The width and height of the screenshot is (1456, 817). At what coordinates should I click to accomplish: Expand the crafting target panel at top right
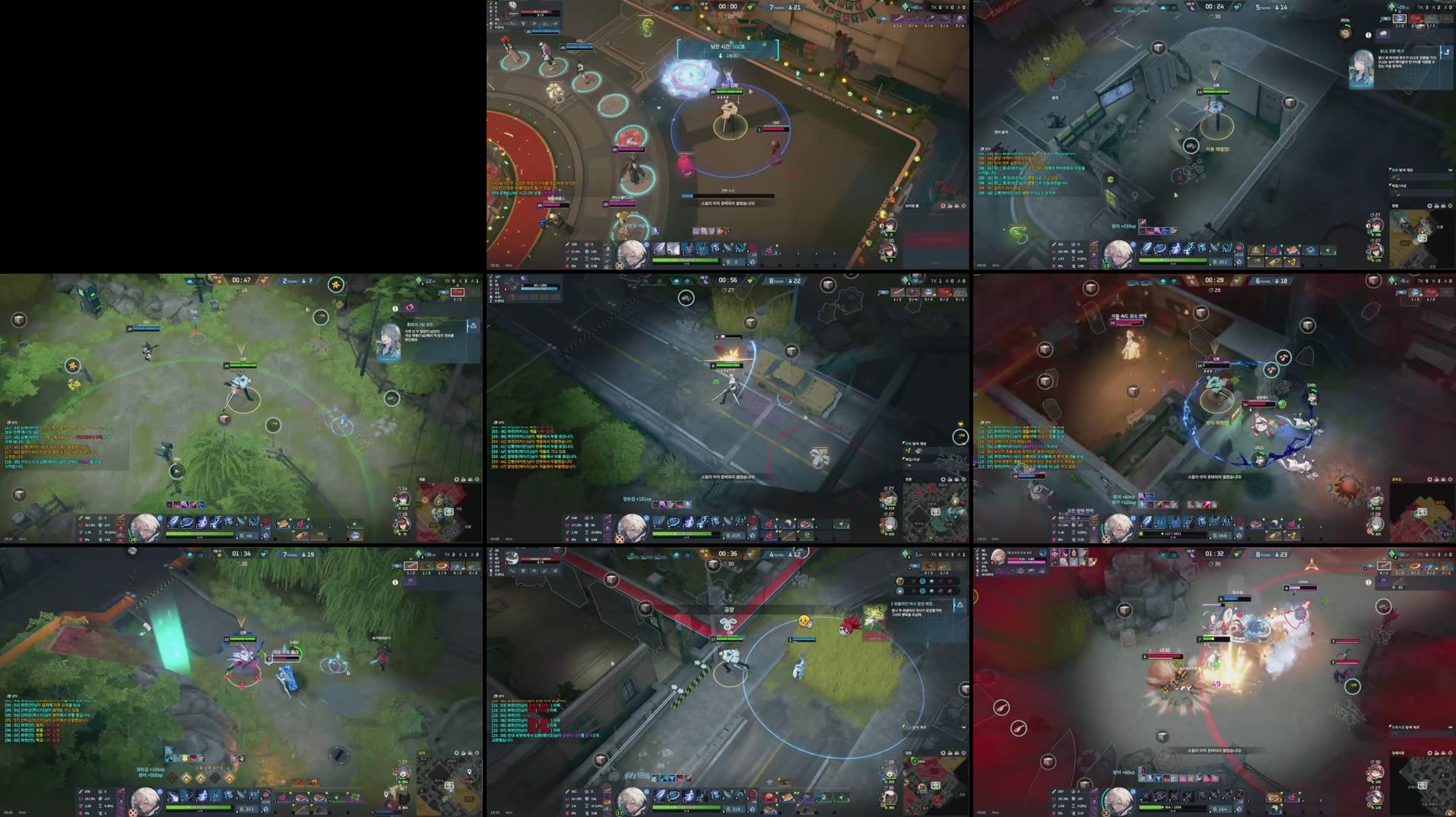pos(1399,18)
